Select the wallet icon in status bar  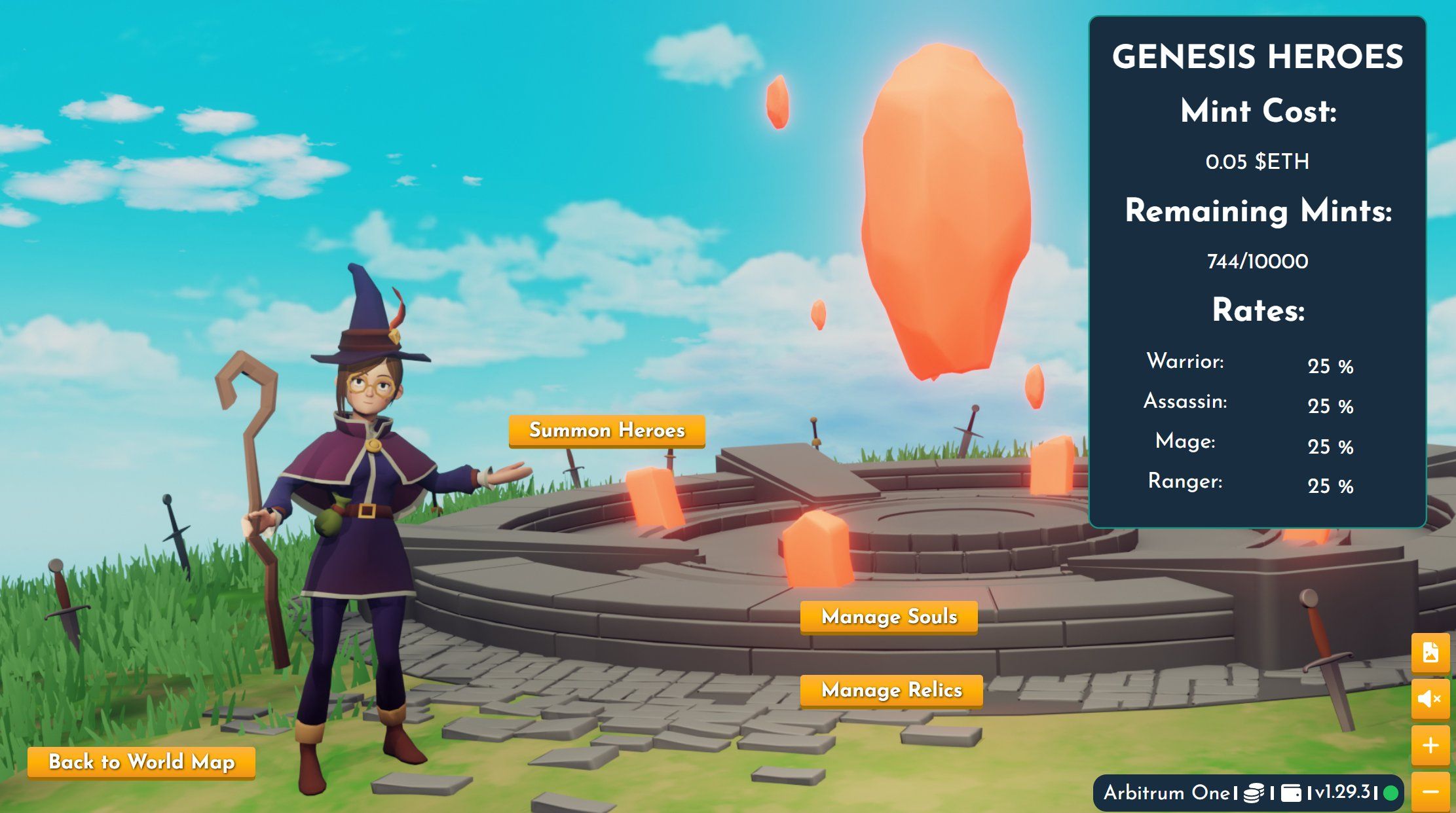point(1290,793)
